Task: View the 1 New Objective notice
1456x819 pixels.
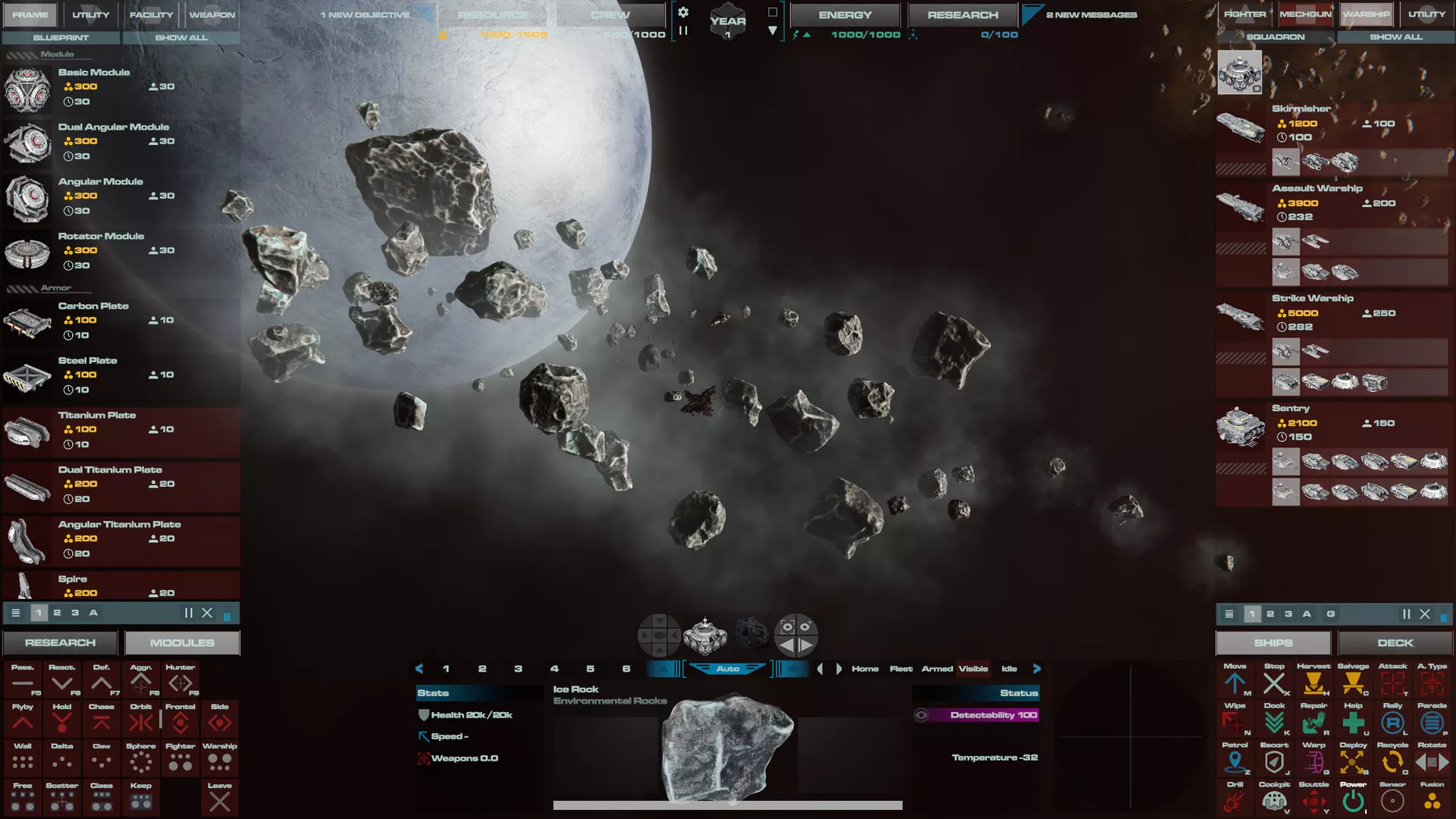Action: (365, 14)
